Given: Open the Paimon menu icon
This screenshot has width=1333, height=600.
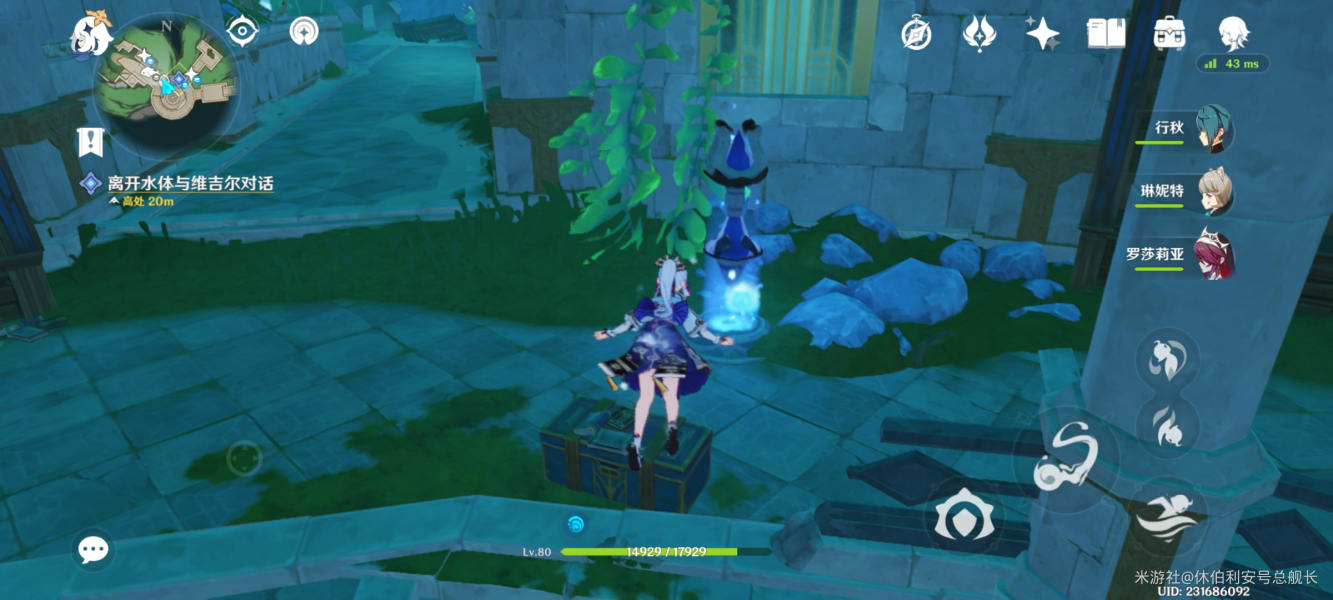Looking at the screenshot, I should point(90,33).
